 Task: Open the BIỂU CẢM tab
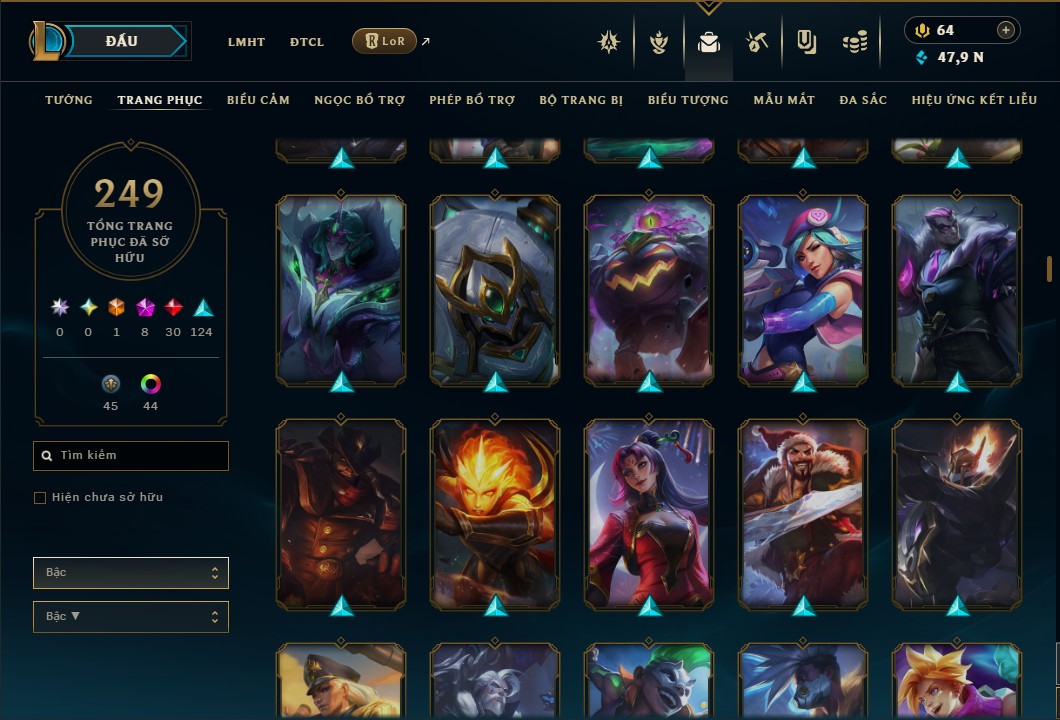(258, 100)
